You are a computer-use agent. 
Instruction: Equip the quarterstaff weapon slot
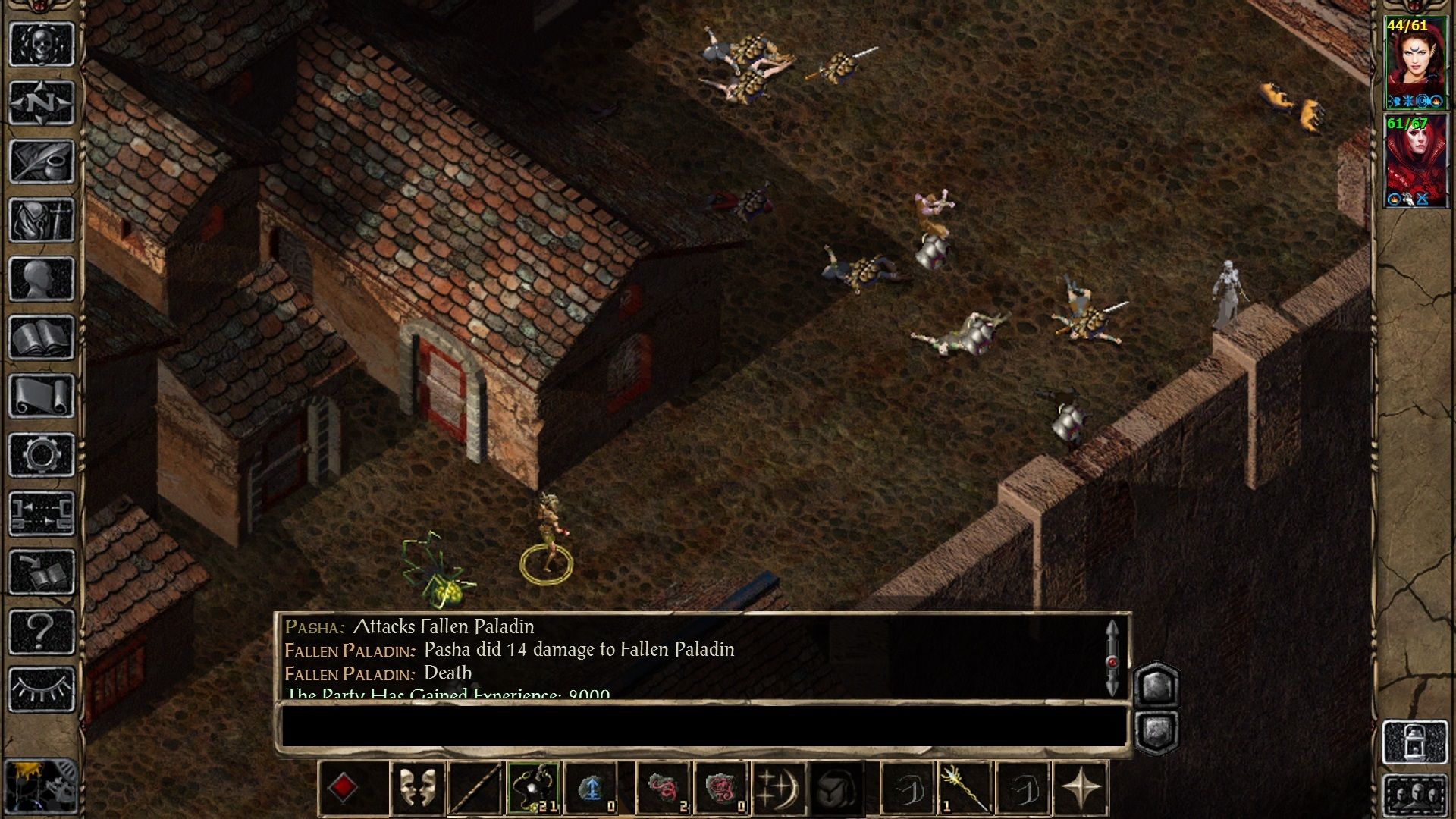(475, 789)
